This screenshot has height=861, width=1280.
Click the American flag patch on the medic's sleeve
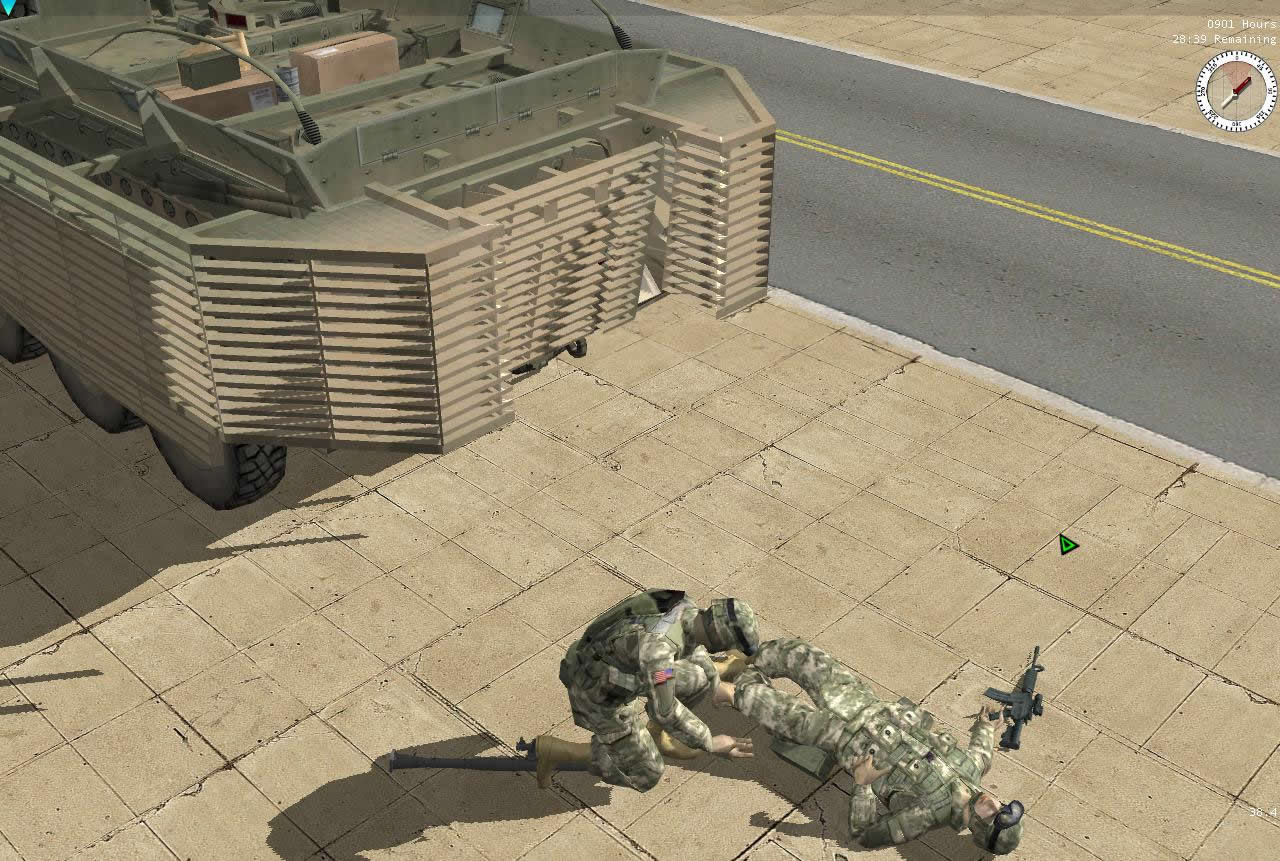[x=662, y=678]
